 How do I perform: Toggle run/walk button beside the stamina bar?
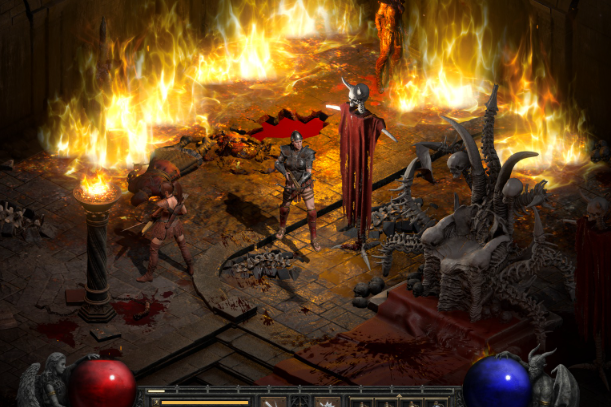(x=154, y=402)
